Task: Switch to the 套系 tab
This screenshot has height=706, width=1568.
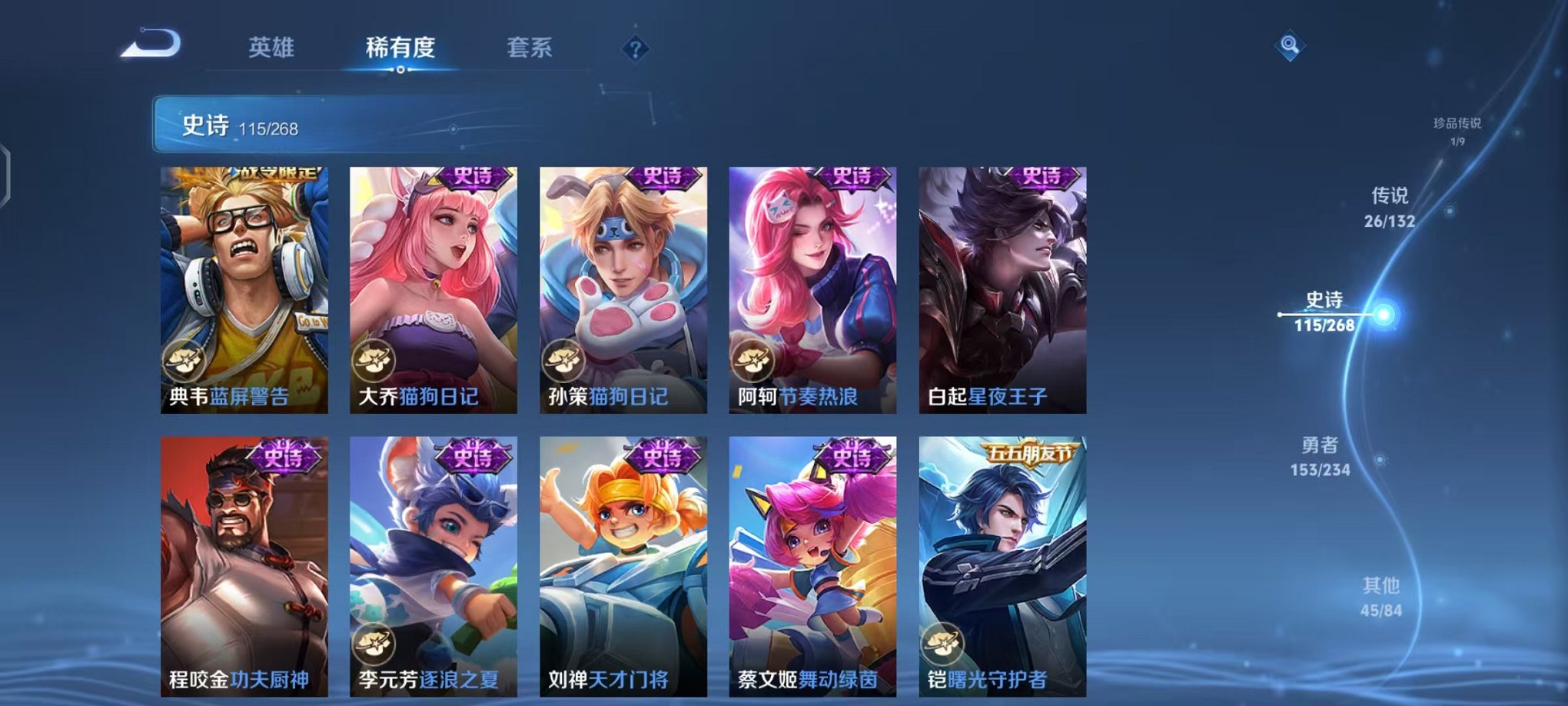Action: tap(530, 48)
